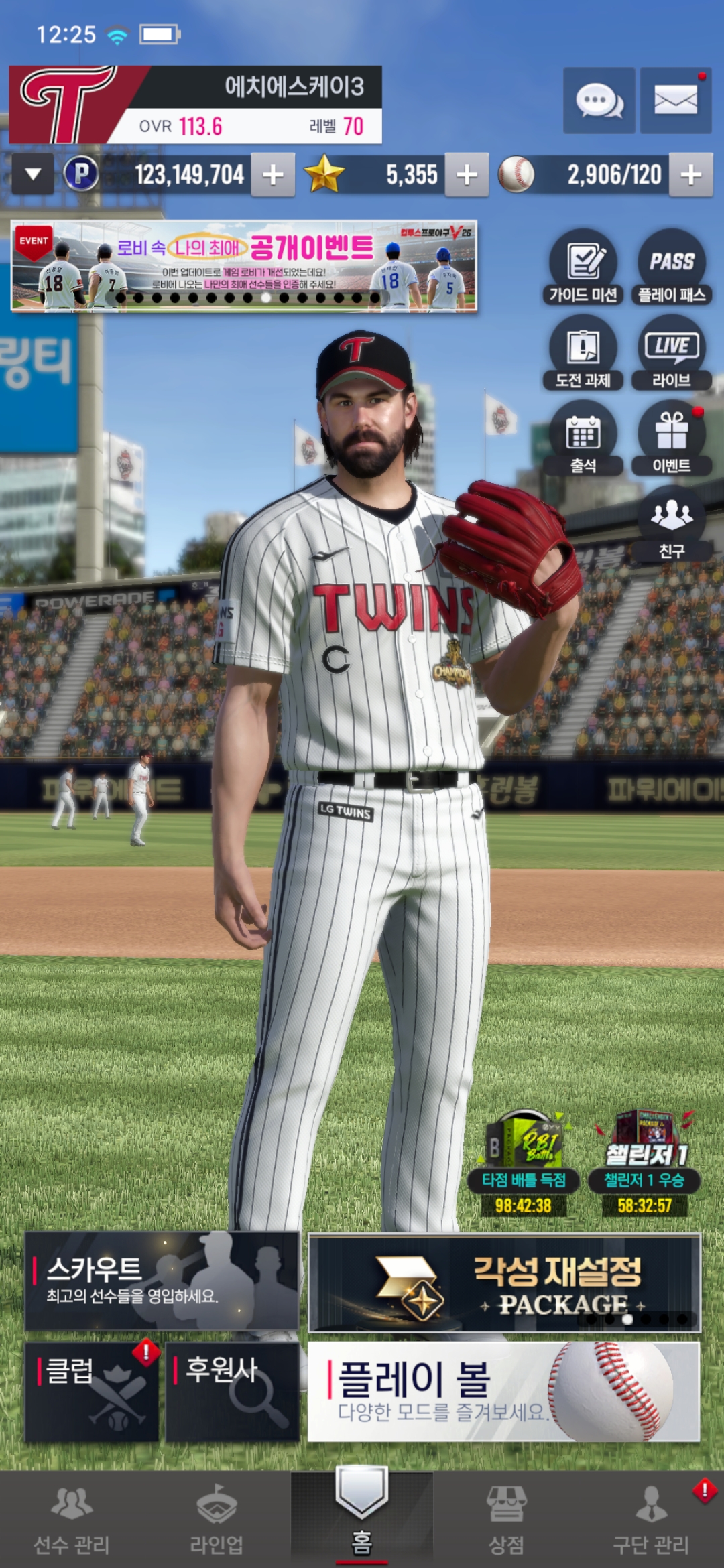Open the 이벤트 gift box events

[671, 438]
